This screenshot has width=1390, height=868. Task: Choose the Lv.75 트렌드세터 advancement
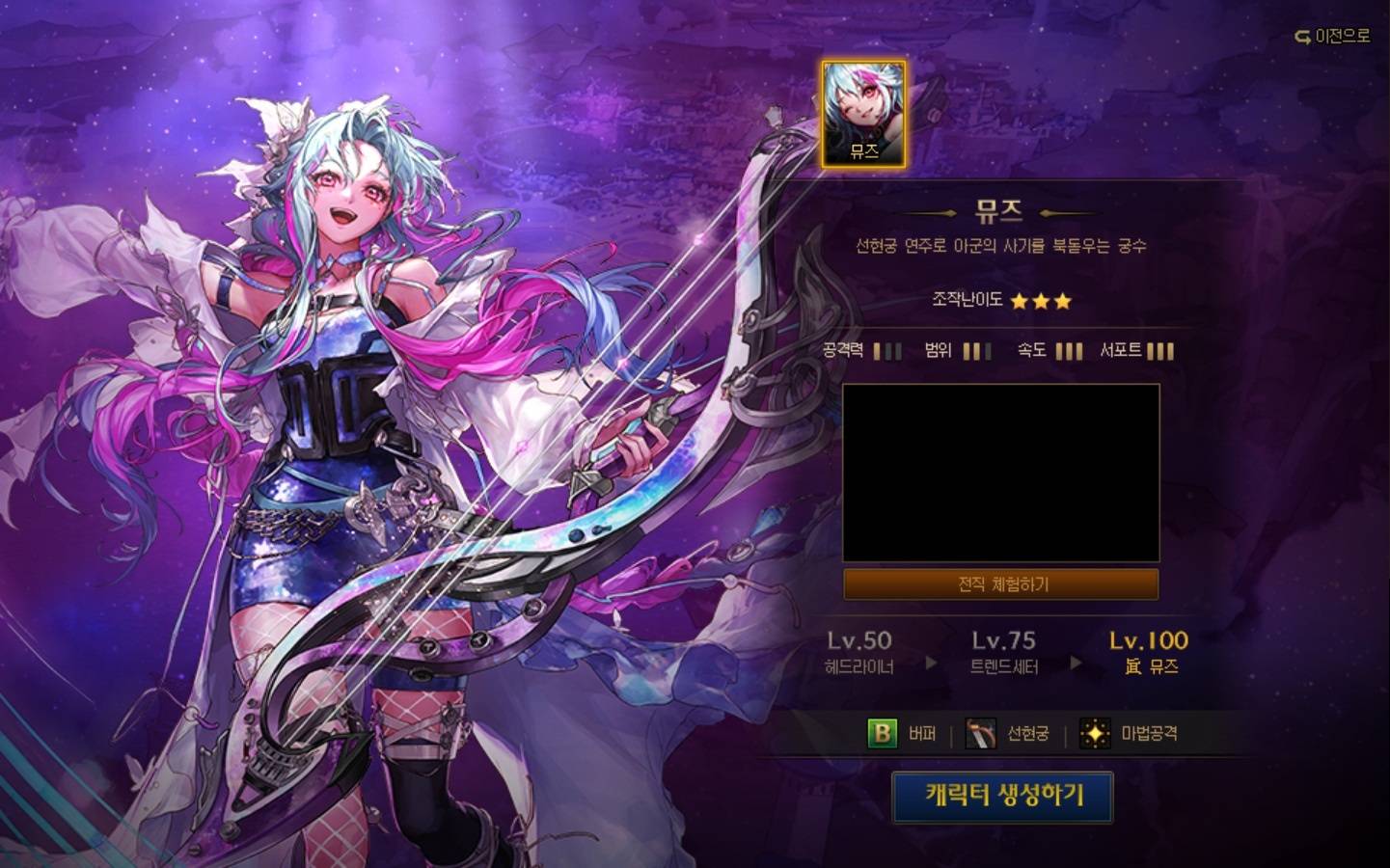1003,652
